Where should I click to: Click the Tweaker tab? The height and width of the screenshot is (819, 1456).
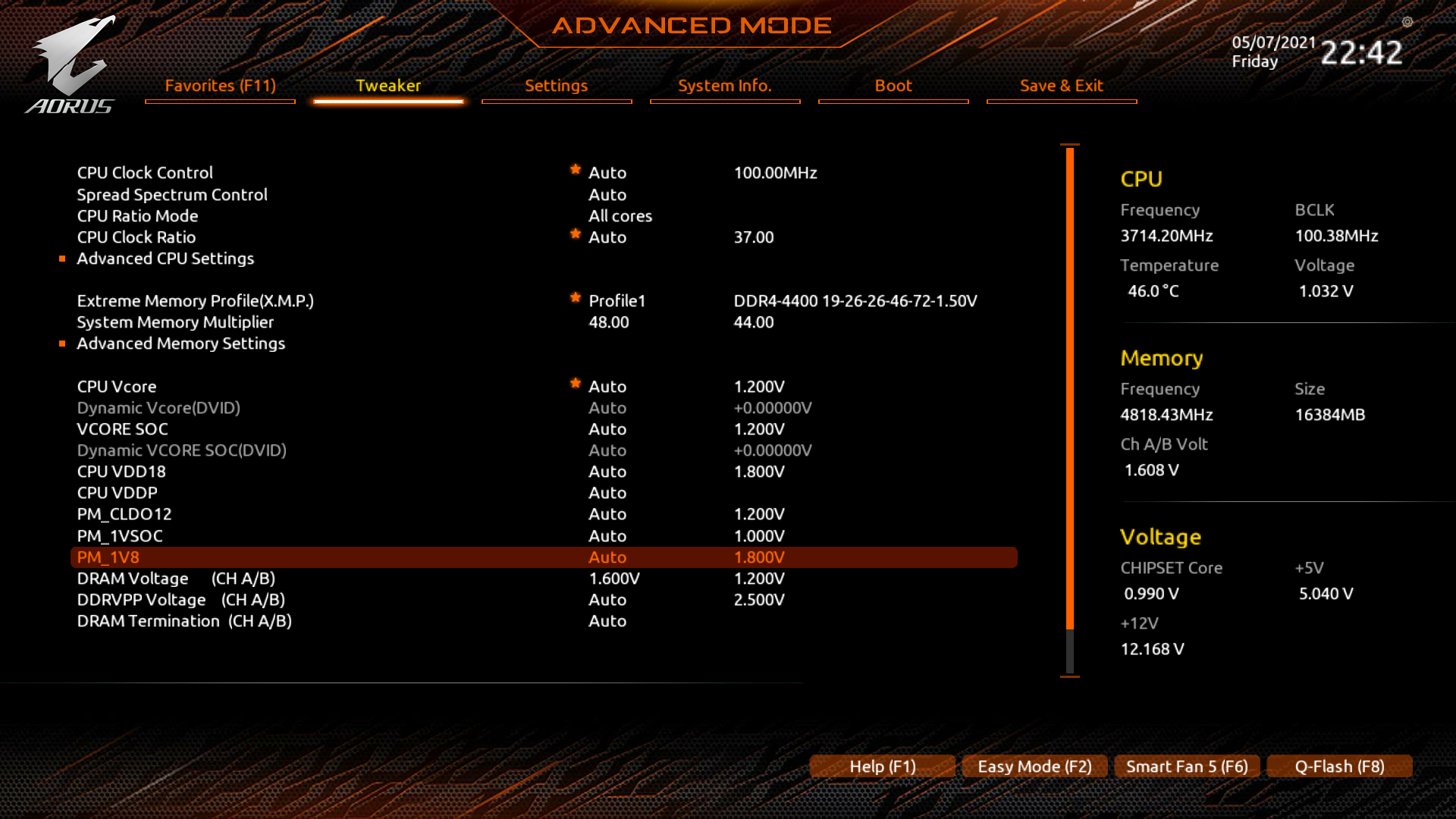click(388, 86)
